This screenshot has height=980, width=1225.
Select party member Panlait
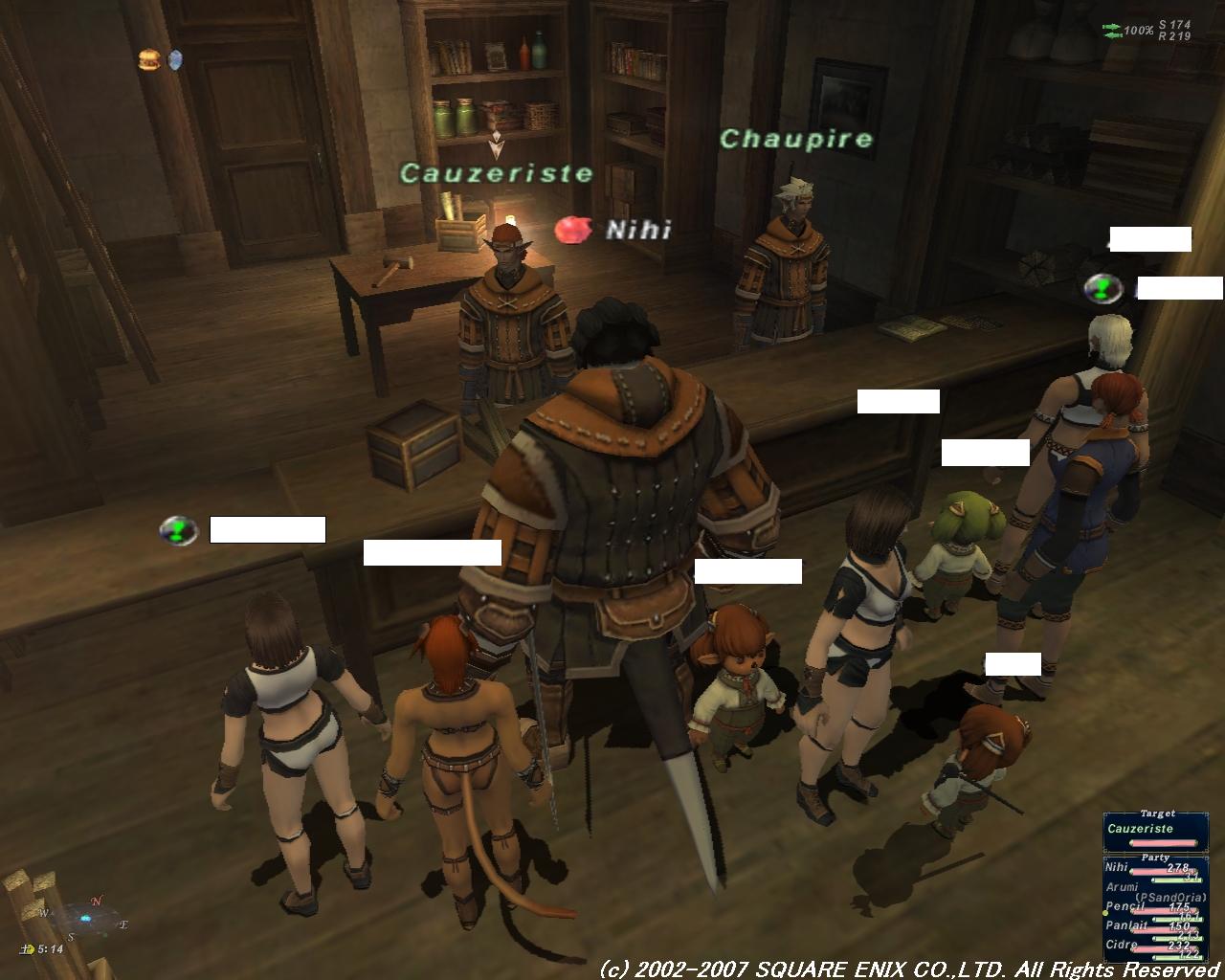[x=1126, y=925]
